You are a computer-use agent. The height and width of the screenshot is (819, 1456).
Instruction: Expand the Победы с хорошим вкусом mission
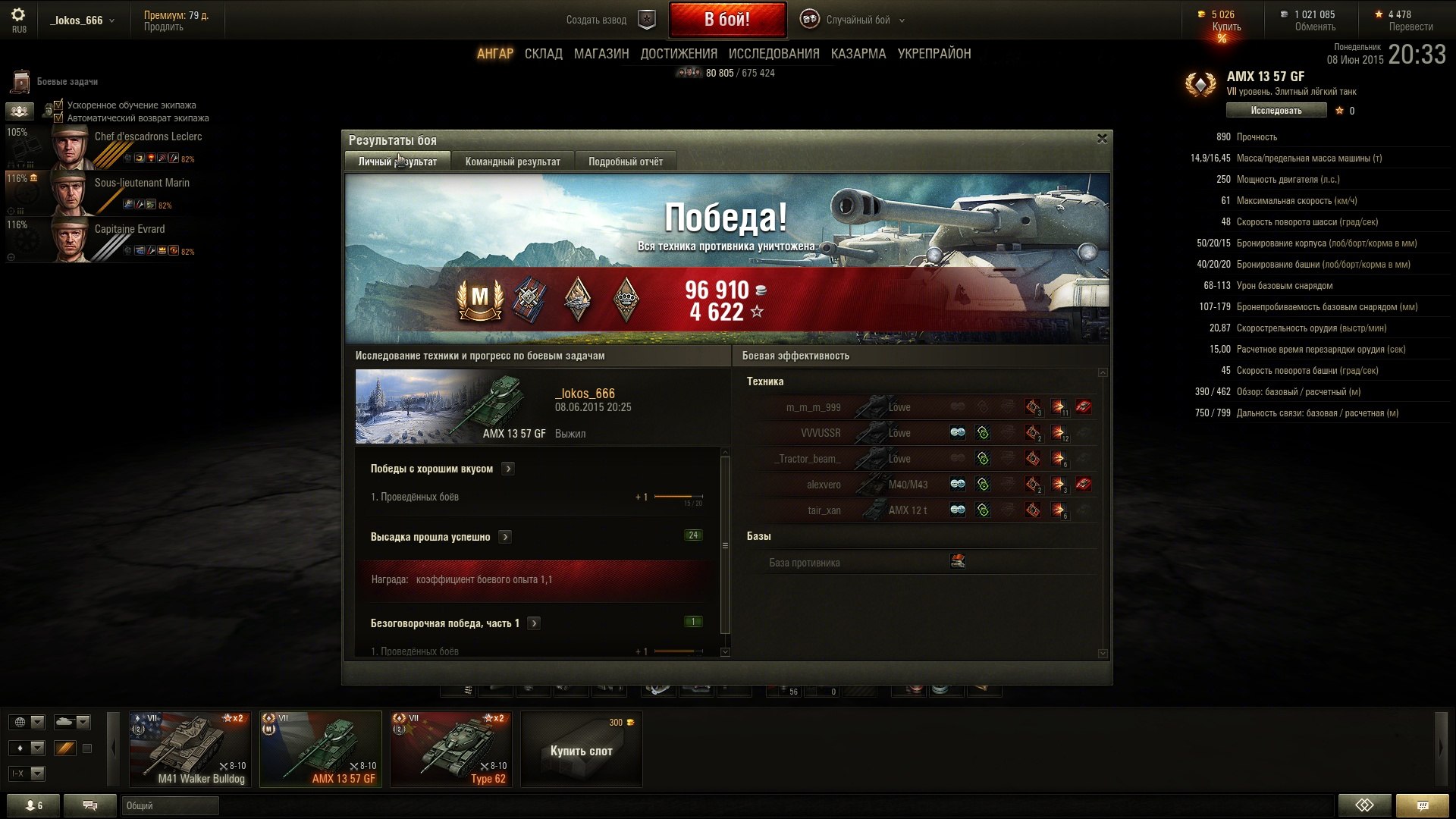[508, 469]
